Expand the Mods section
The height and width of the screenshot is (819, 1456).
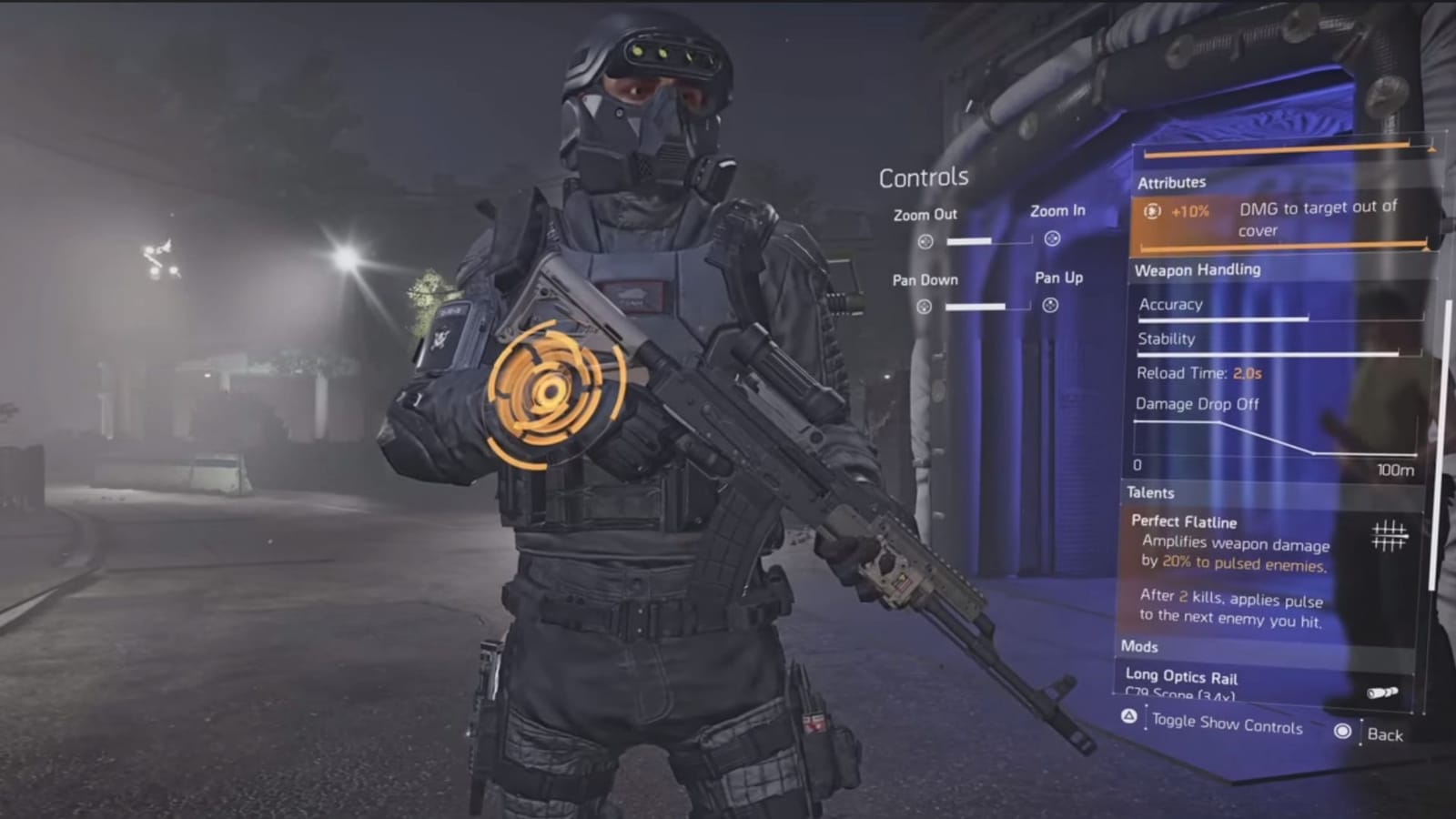click(x=1138, y=647)
